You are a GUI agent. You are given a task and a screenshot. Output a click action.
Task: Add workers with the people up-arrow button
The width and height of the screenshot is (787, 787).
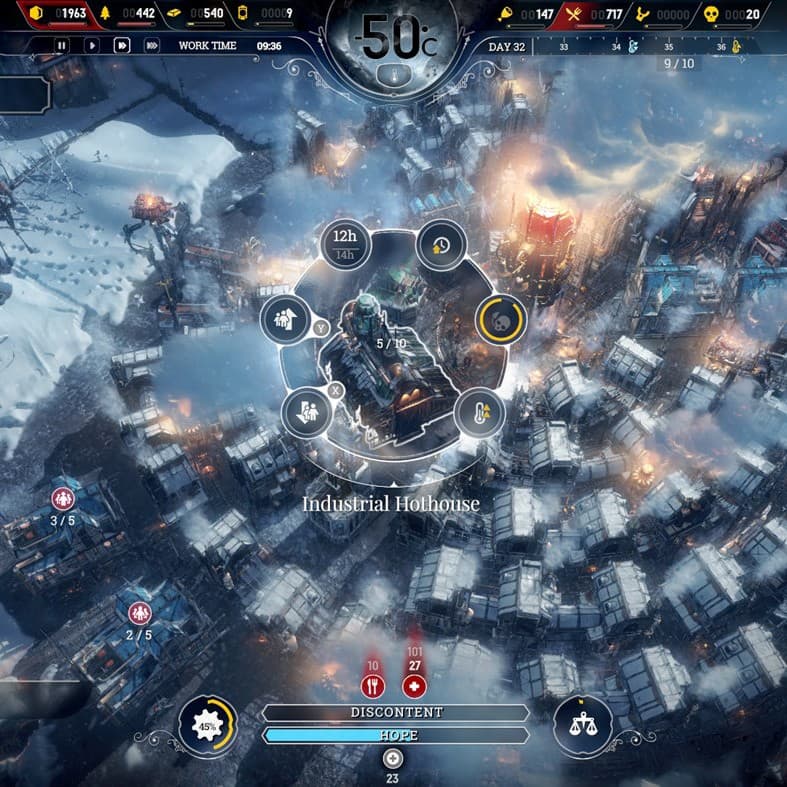tap(282, 320)
